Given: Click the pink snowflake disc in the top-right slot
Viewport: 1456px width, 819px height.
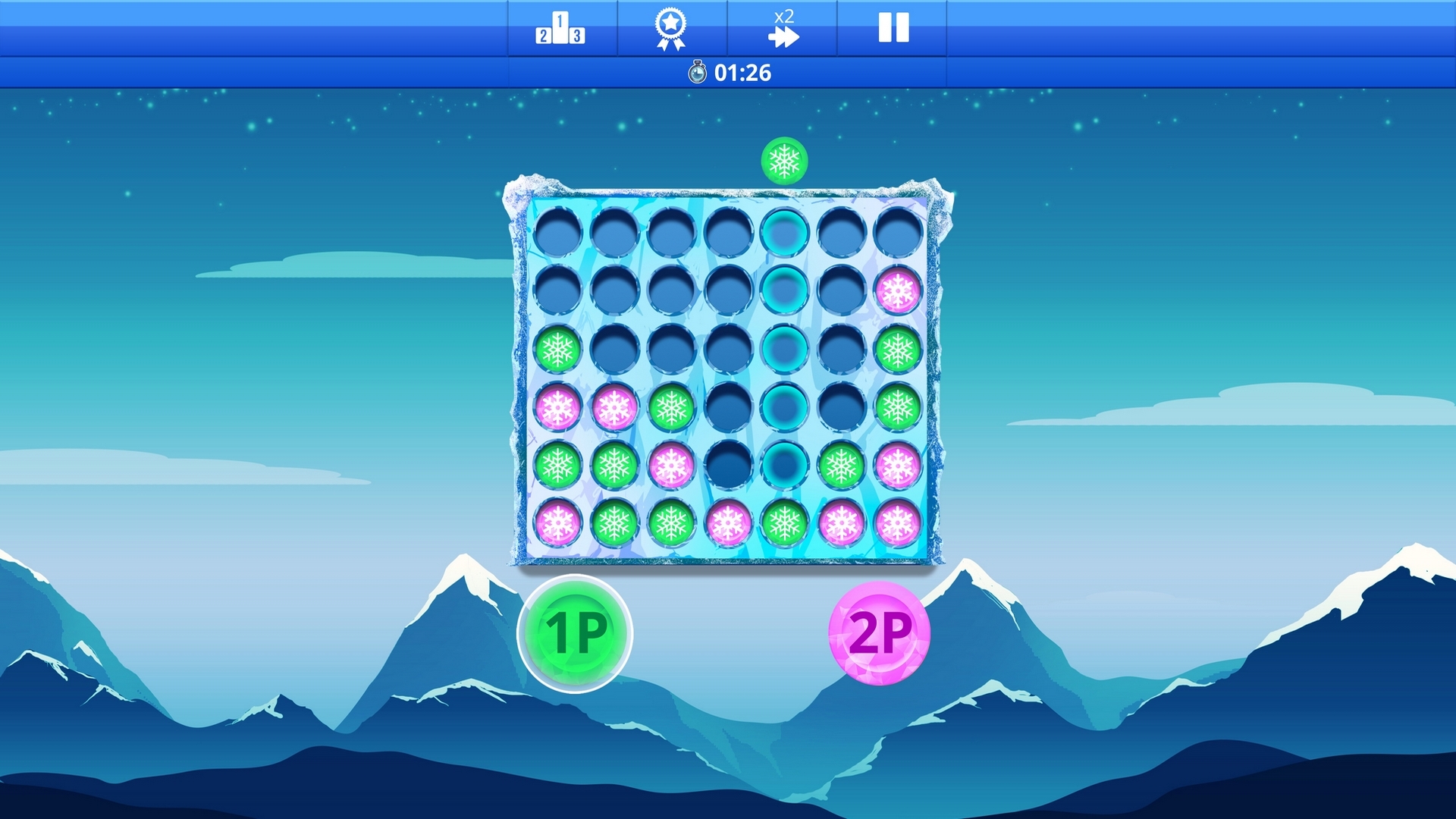Looking at the screenshot, I should click(899, 290).
